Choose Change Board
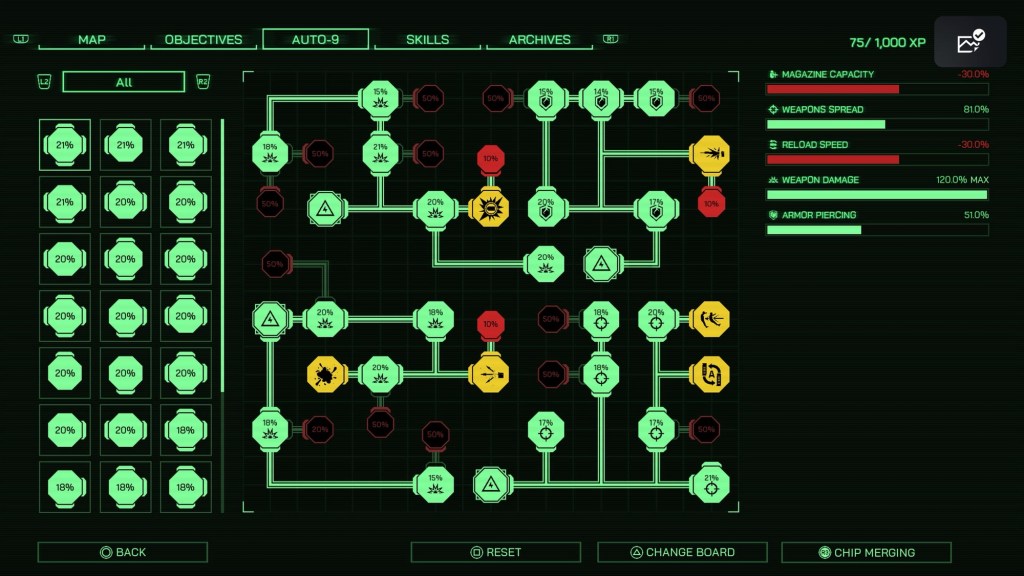 [682, 552]
